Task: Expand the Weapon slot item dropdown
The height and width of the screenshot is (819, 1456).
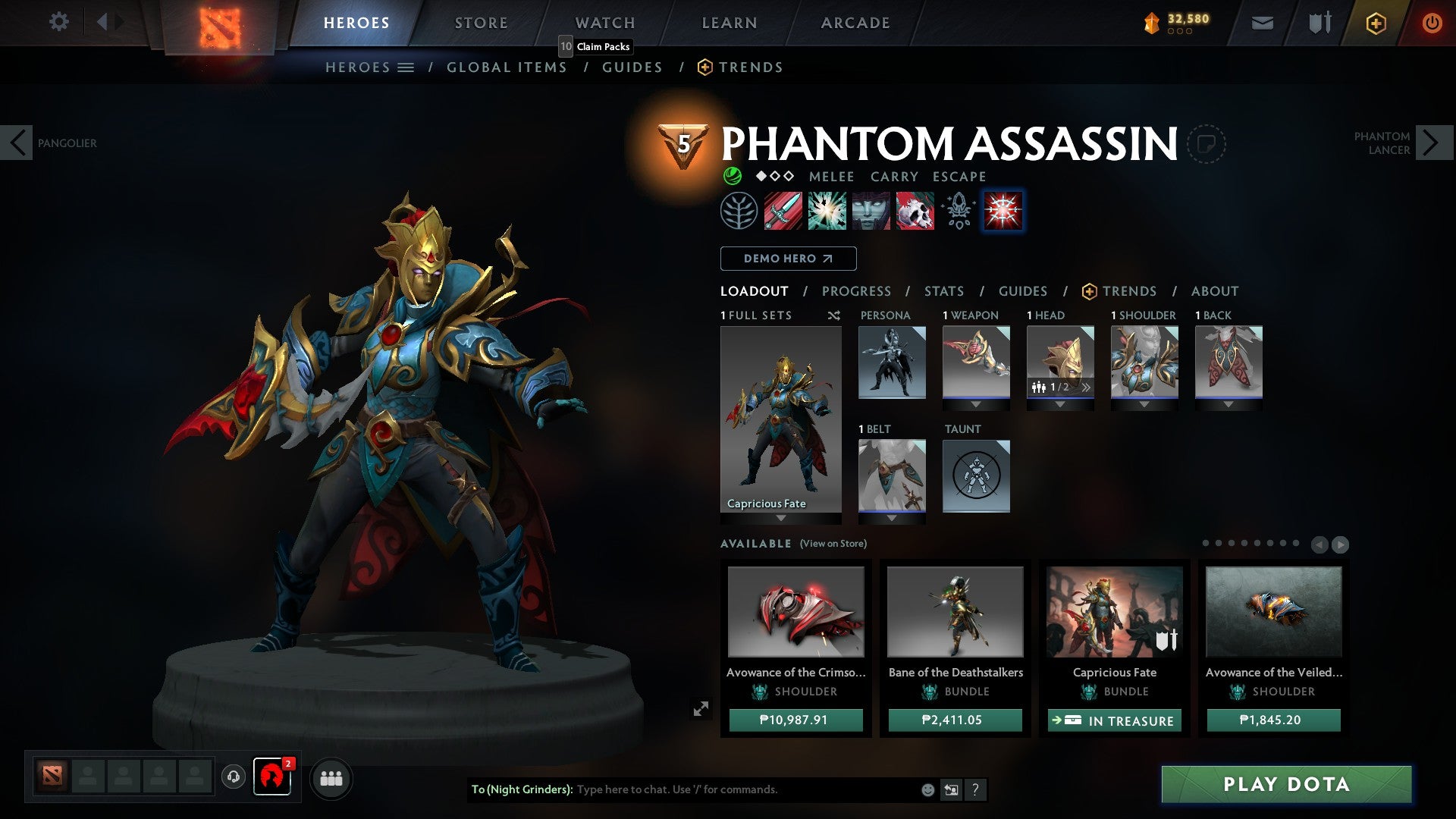Action: click(976, 404)
